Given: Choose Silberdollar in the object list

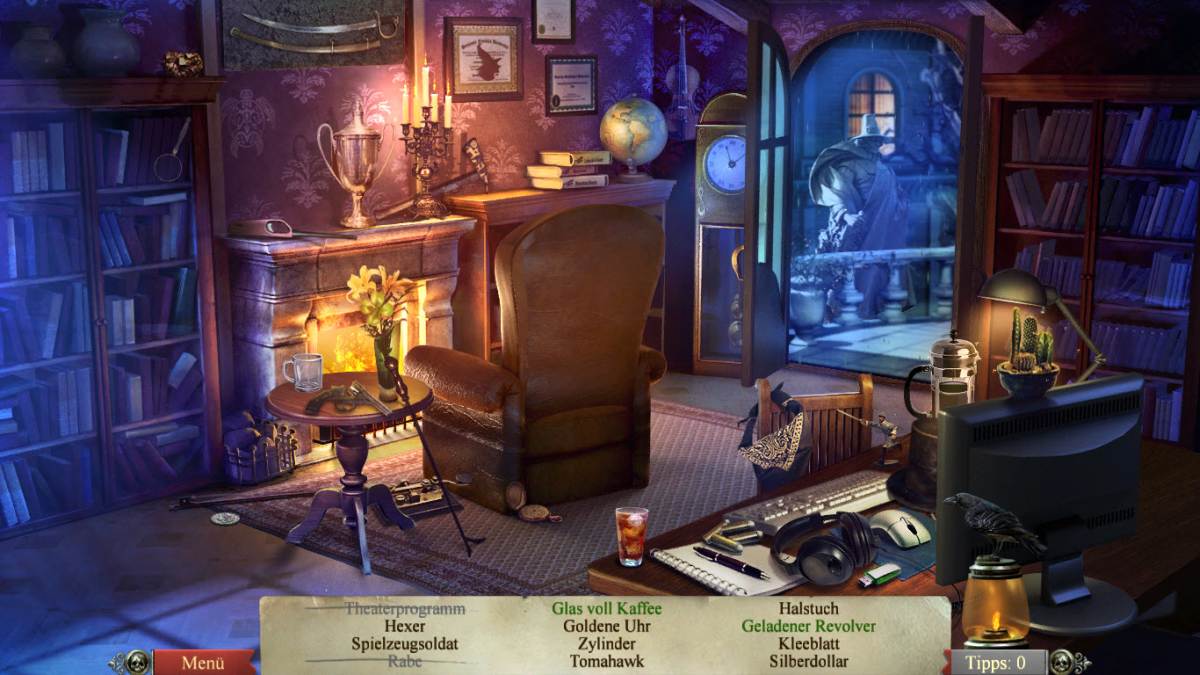Looking at the screenshot, I should pos(808,661).
